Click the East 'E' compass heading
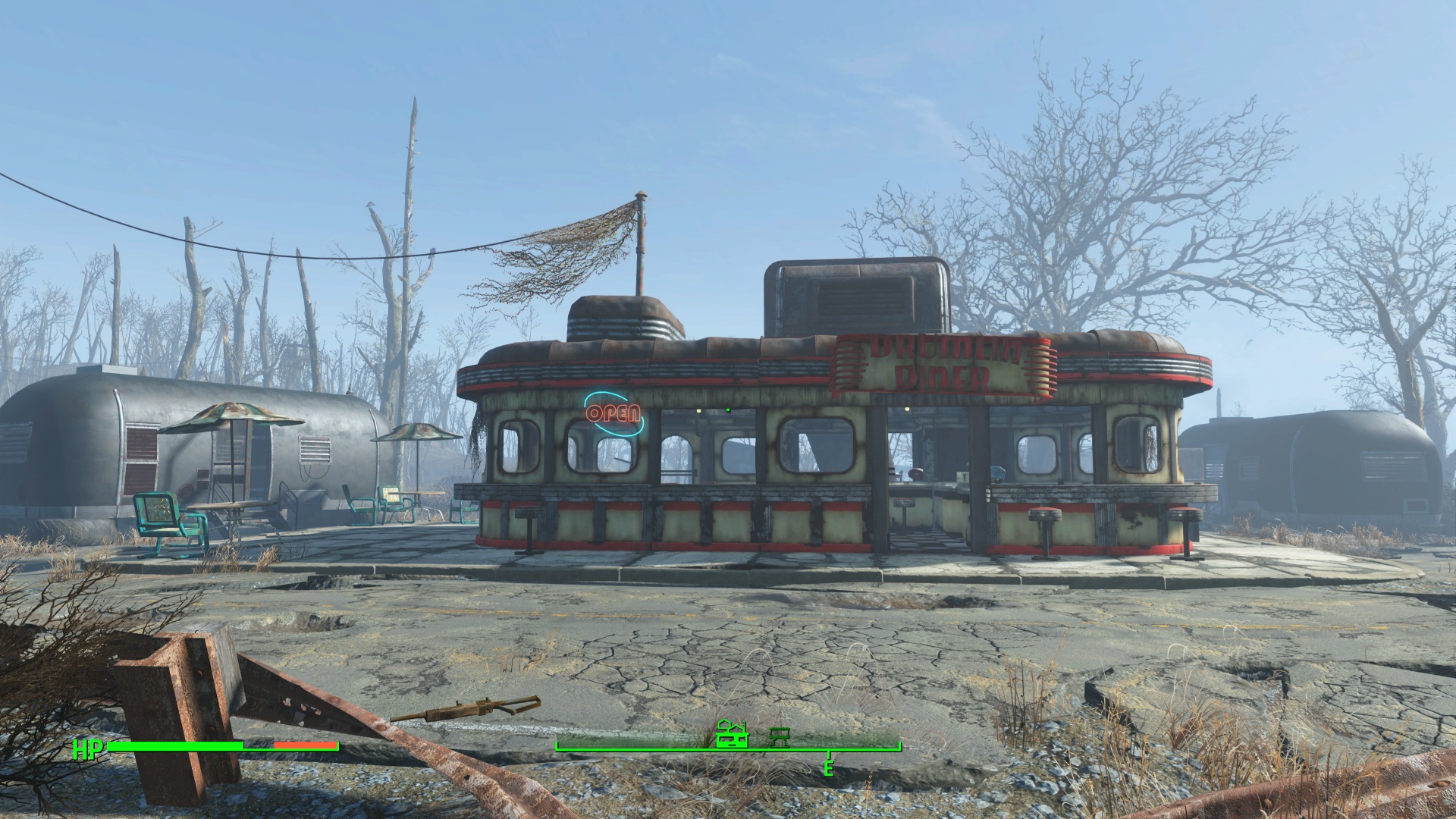This screenshot has width=1456, height=819. [829, 768]
